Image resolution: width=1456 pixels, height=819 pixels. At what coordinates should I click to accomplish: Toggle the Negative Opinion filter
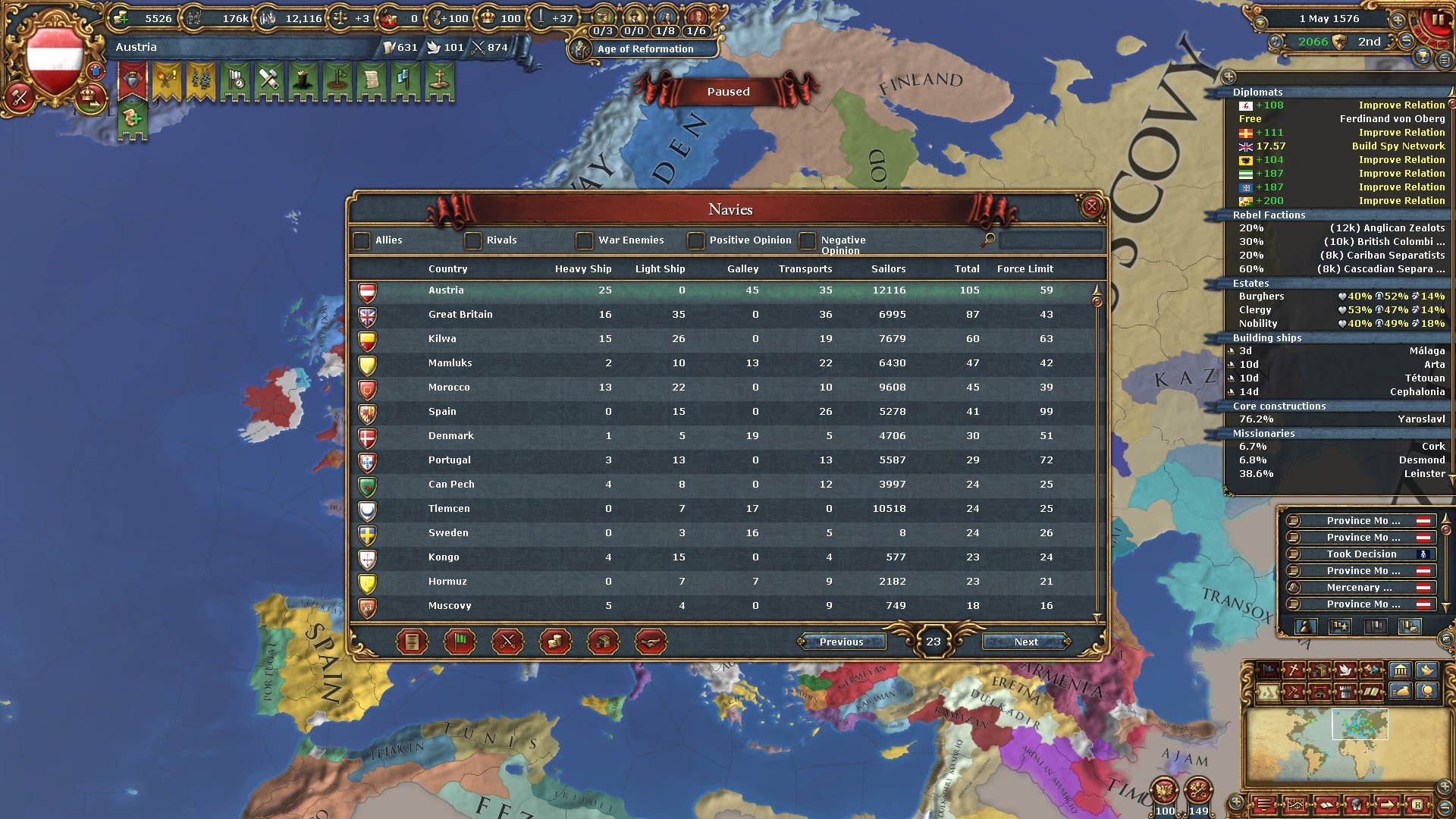pos(808,240)
